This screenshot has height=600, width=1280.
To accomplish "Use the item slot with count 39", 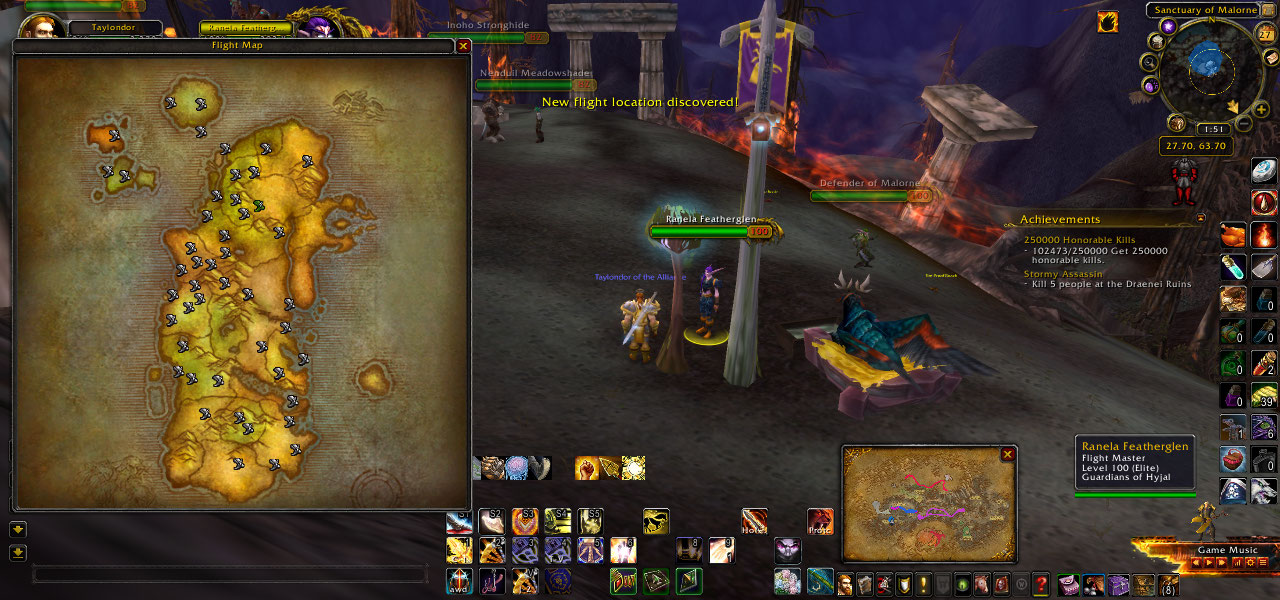I will (1265, 396).
